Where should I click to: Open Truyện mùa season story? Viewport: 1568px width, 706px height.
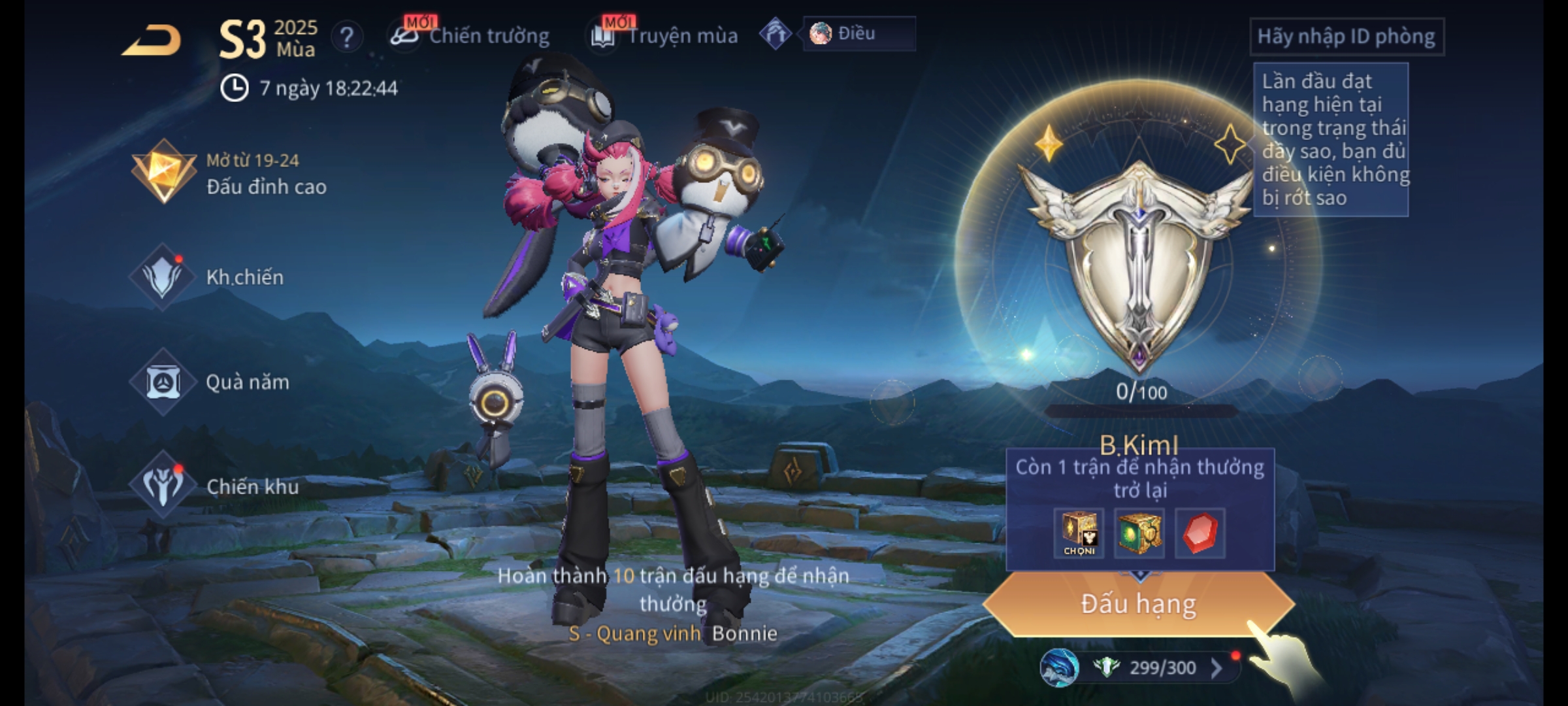point(664,36)
